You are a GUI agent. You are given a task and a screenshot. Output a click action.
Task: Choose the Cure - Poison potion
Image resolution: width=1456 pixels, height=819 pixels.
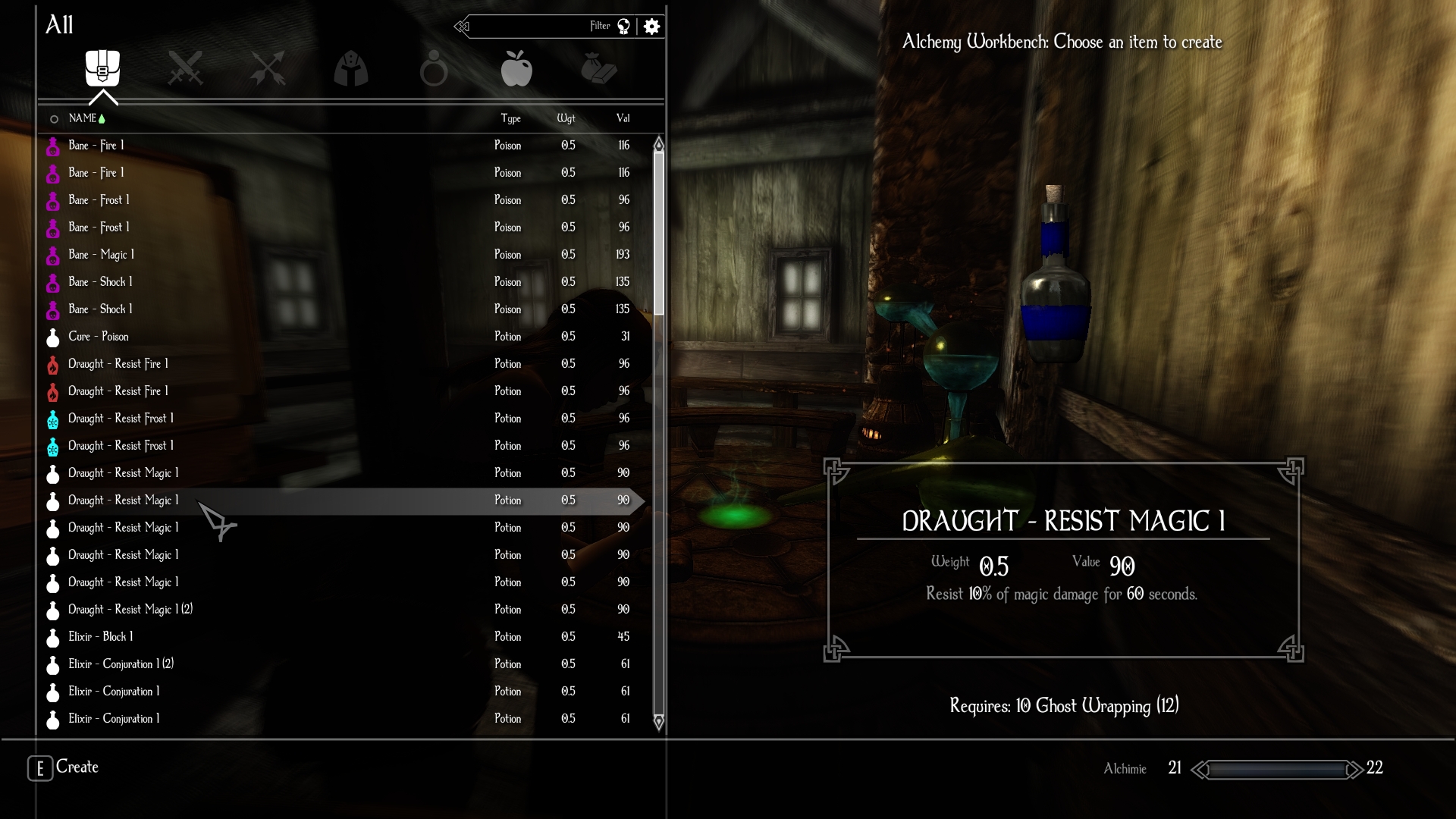pyautogui.click(x=99, y=337)
